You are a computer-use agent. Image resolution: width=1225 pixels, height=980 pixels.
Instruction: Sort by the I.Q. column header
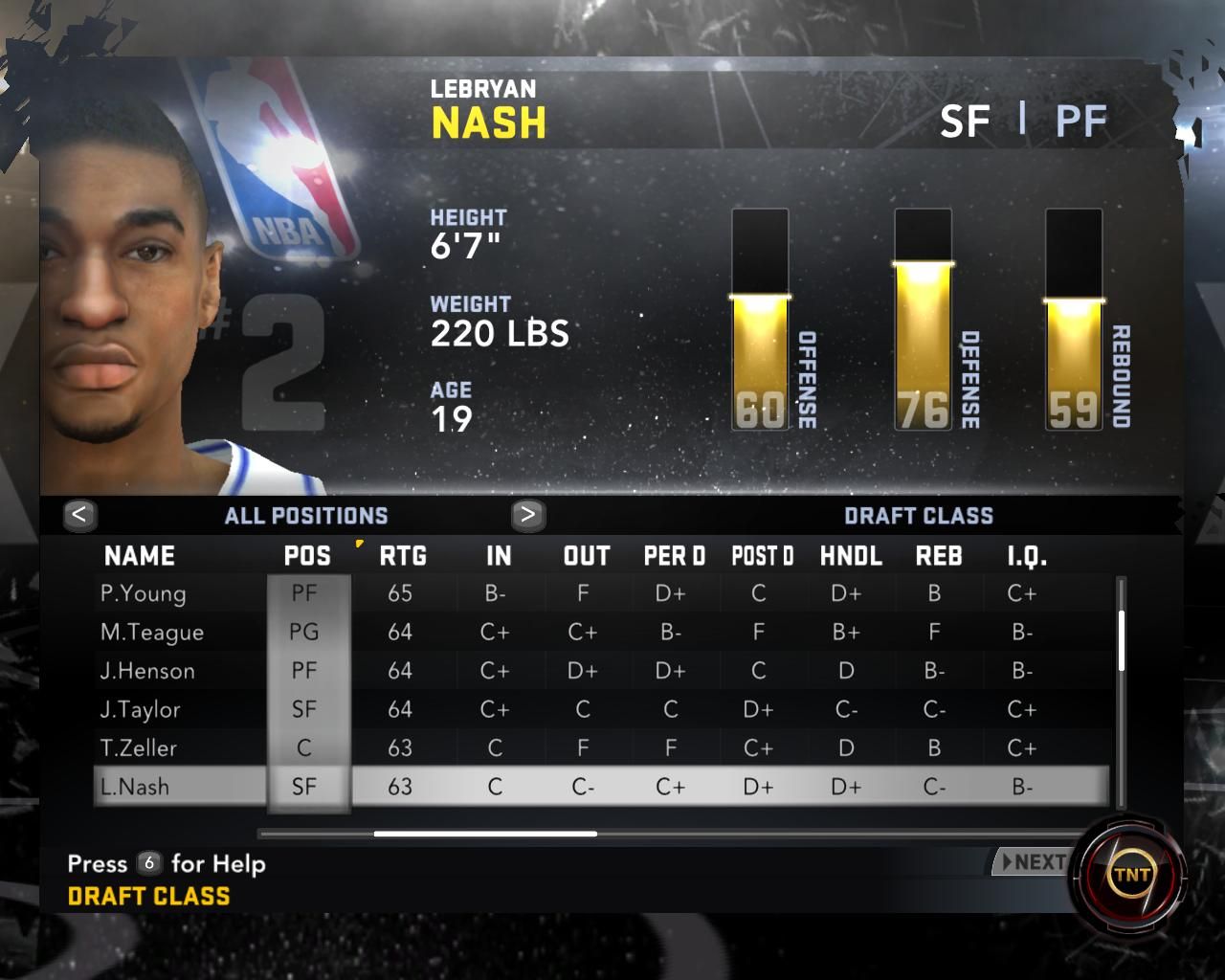(1027, 556)
